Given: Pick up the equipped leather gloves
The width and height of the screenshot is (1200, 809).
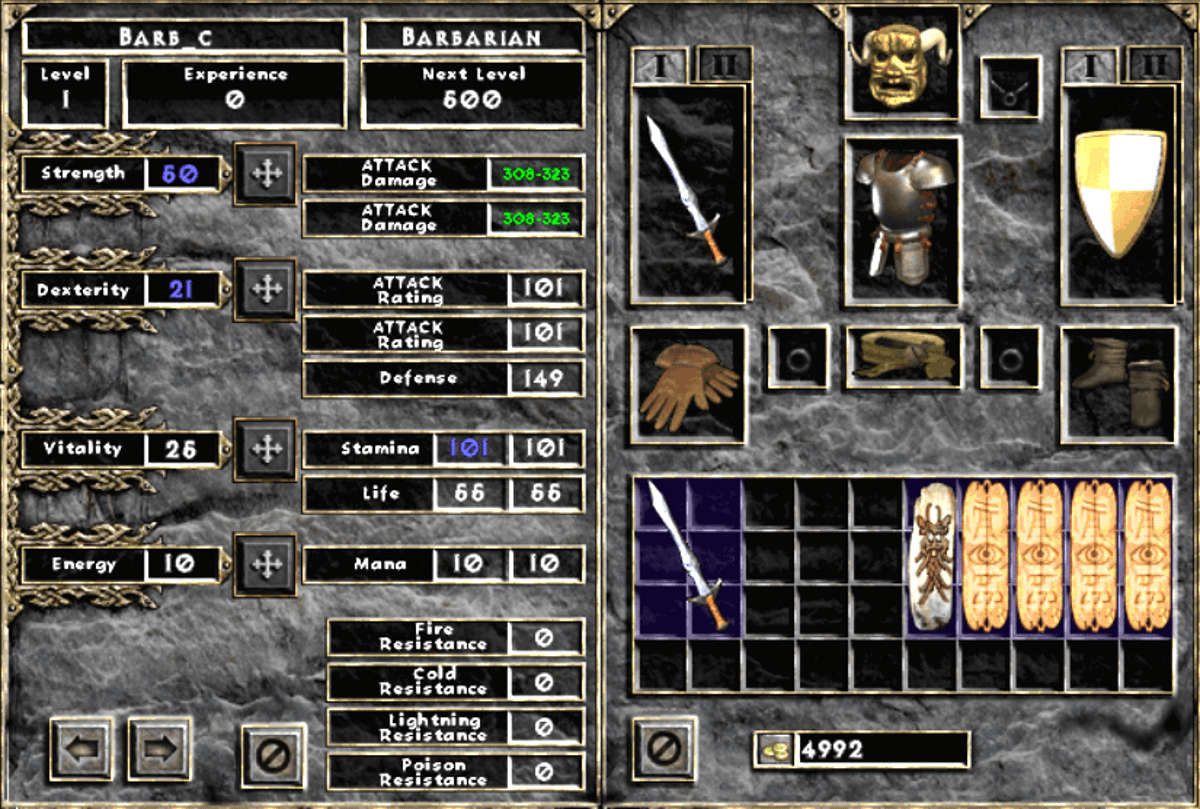Looking at the screenshot, I should tap(689, 385).
